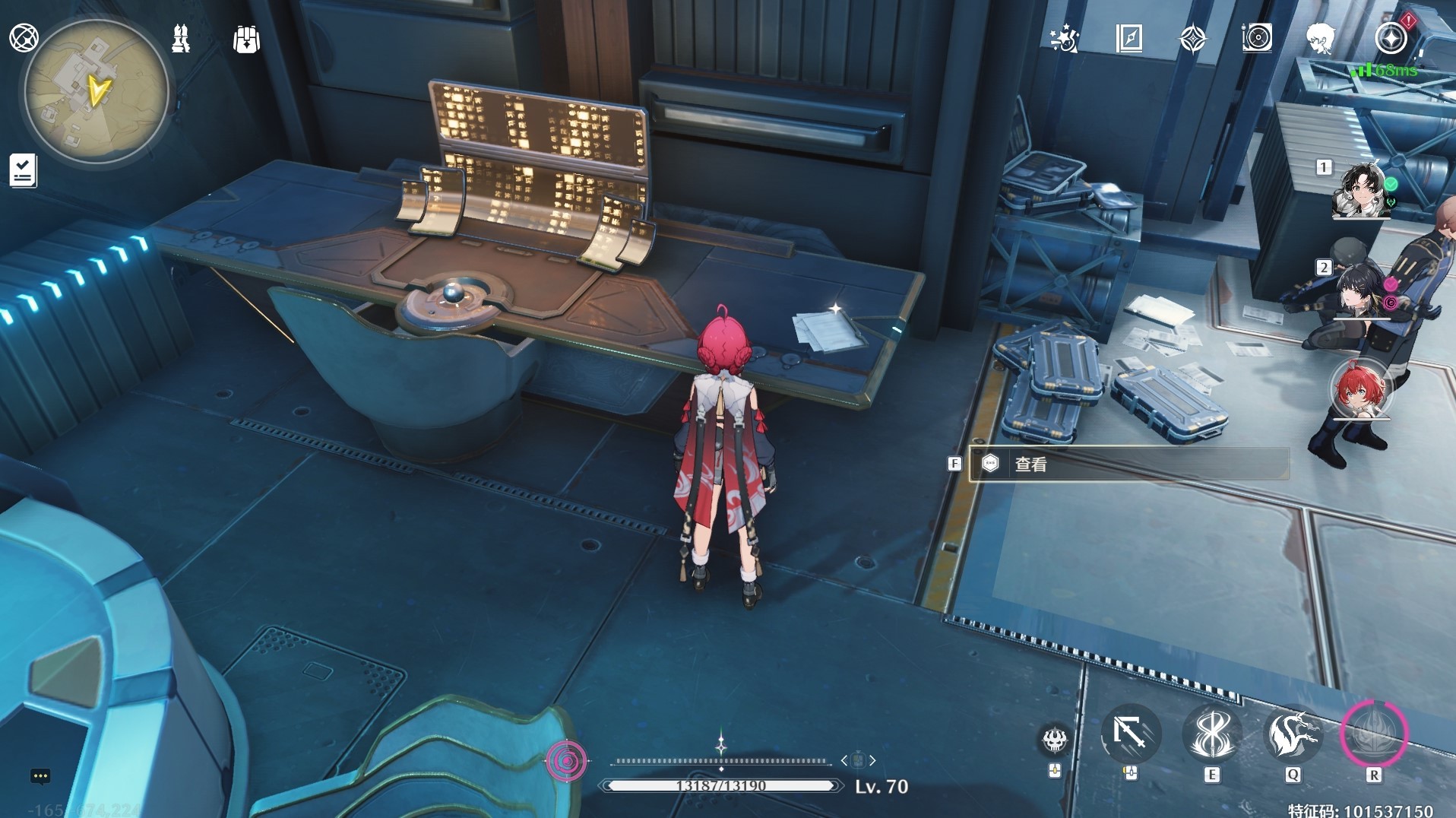Open the circular disc icon

1257,38
